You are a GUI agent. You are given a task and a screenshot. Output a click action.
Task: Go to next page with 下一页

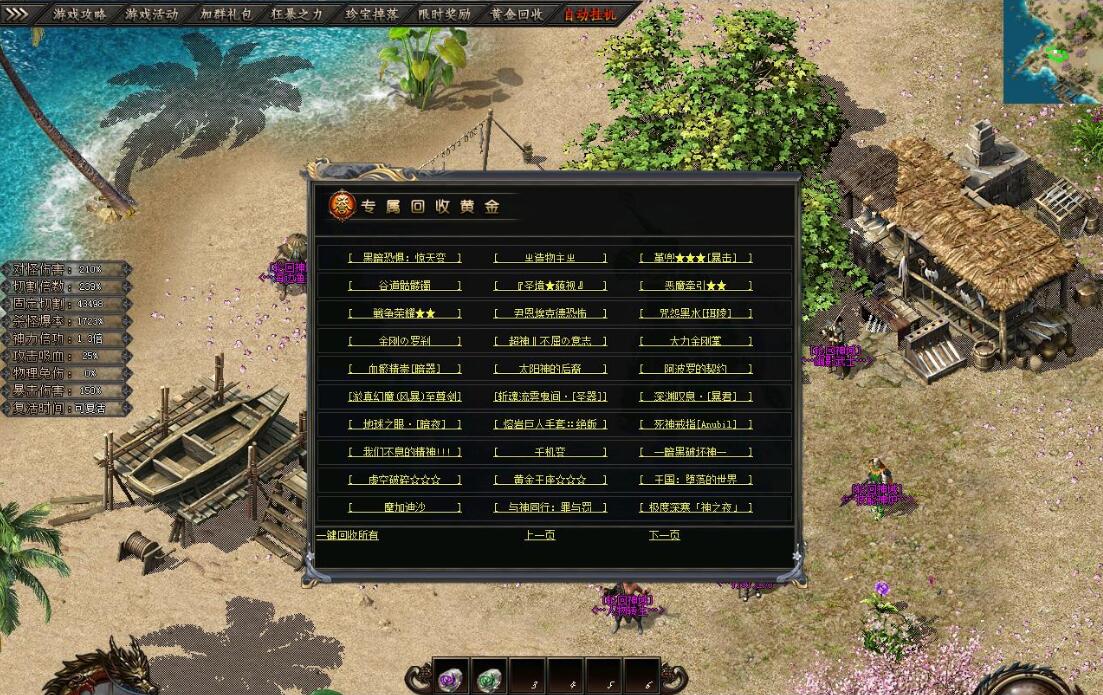[664, 535]
